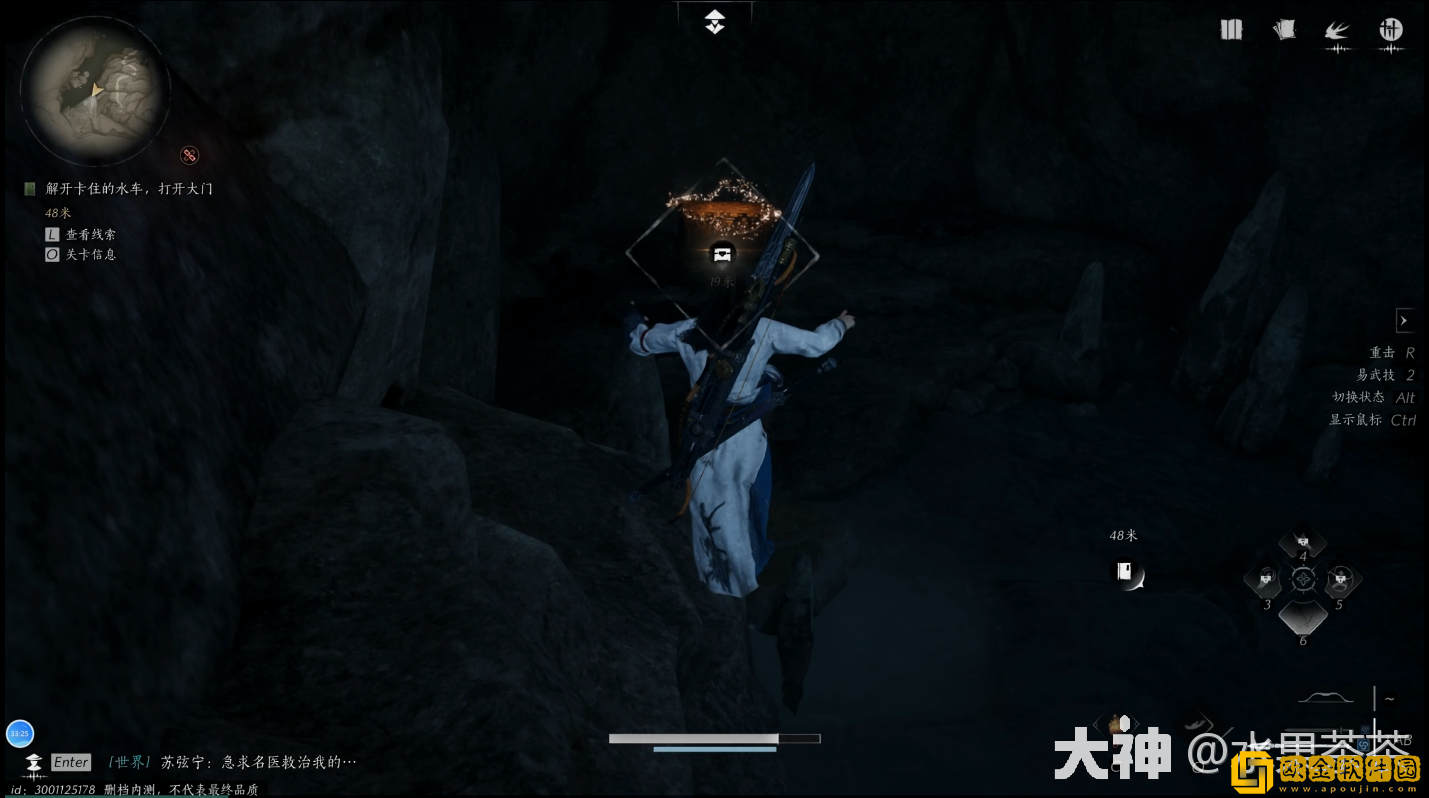
Task: Open the circular cave minimap
Action: tap(95, 92)
